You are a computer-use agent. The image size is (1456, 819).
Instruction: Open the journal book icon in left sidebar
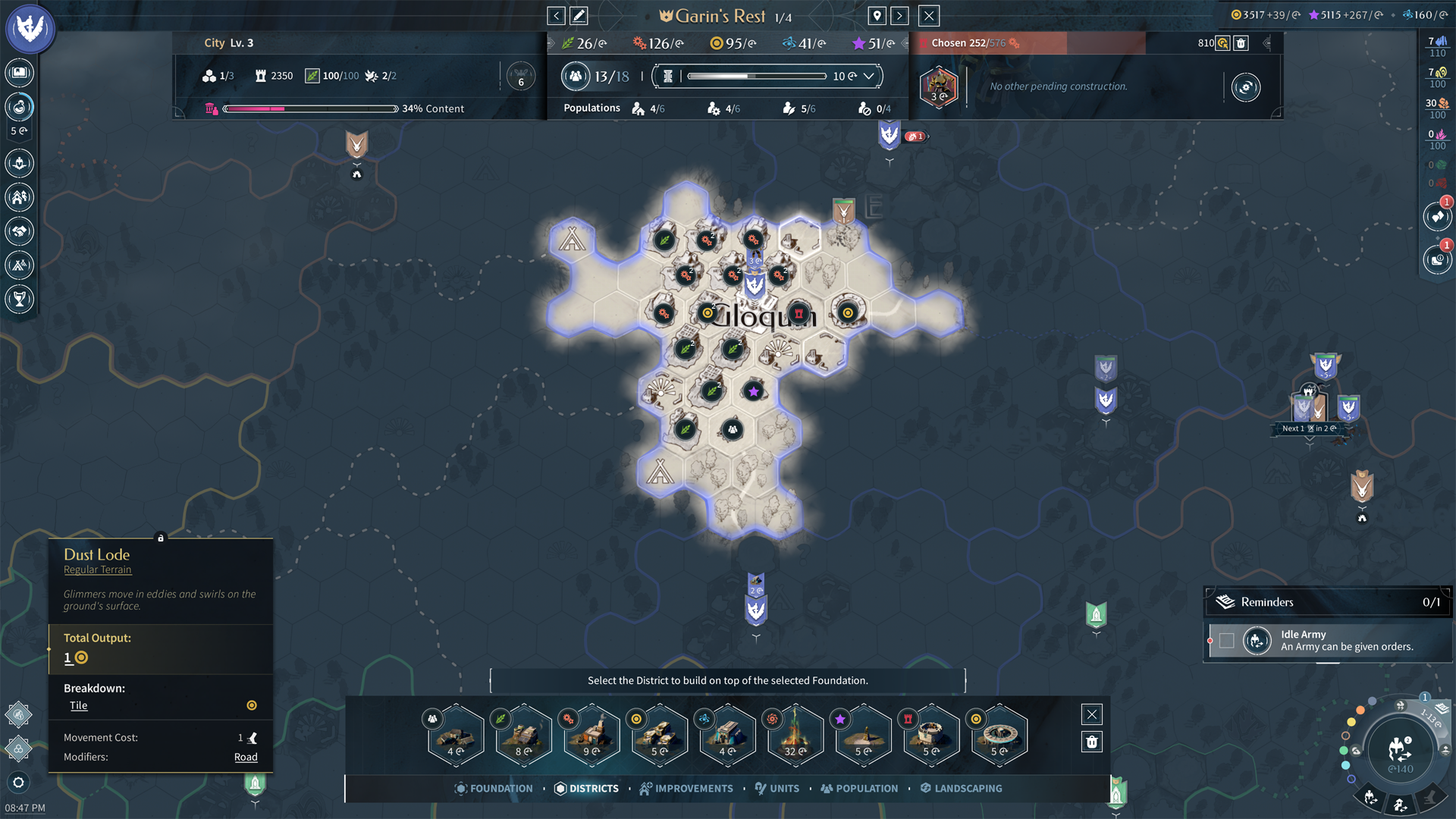click(20, 72)
